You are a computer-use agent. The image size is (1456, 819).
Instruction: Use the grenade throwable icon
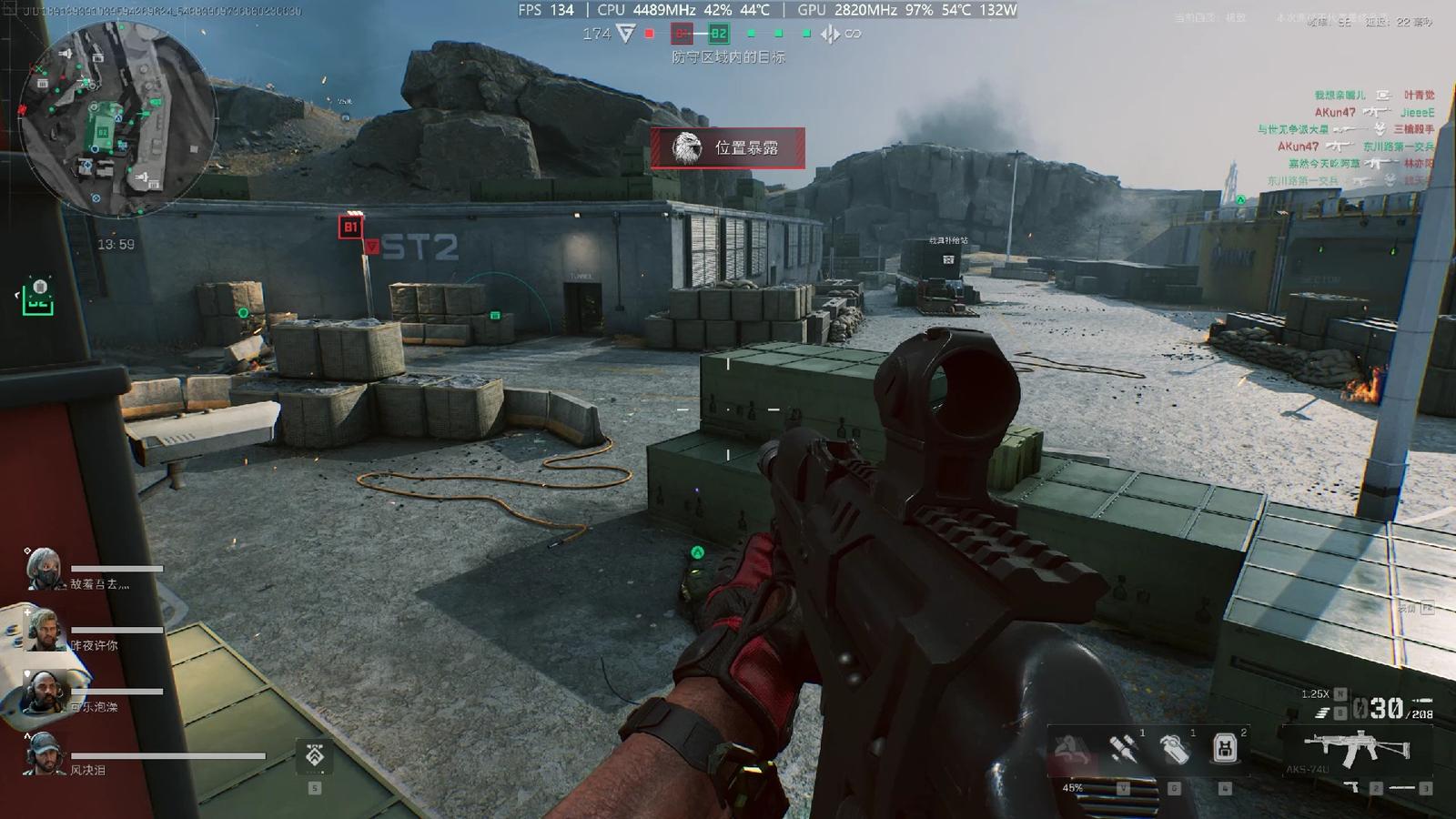[1175, 750]
